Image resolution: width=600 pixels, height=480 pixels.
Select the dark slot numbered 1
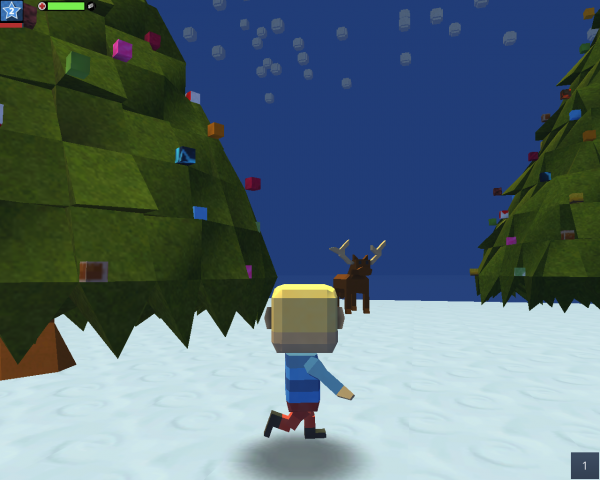coord(584,465)
